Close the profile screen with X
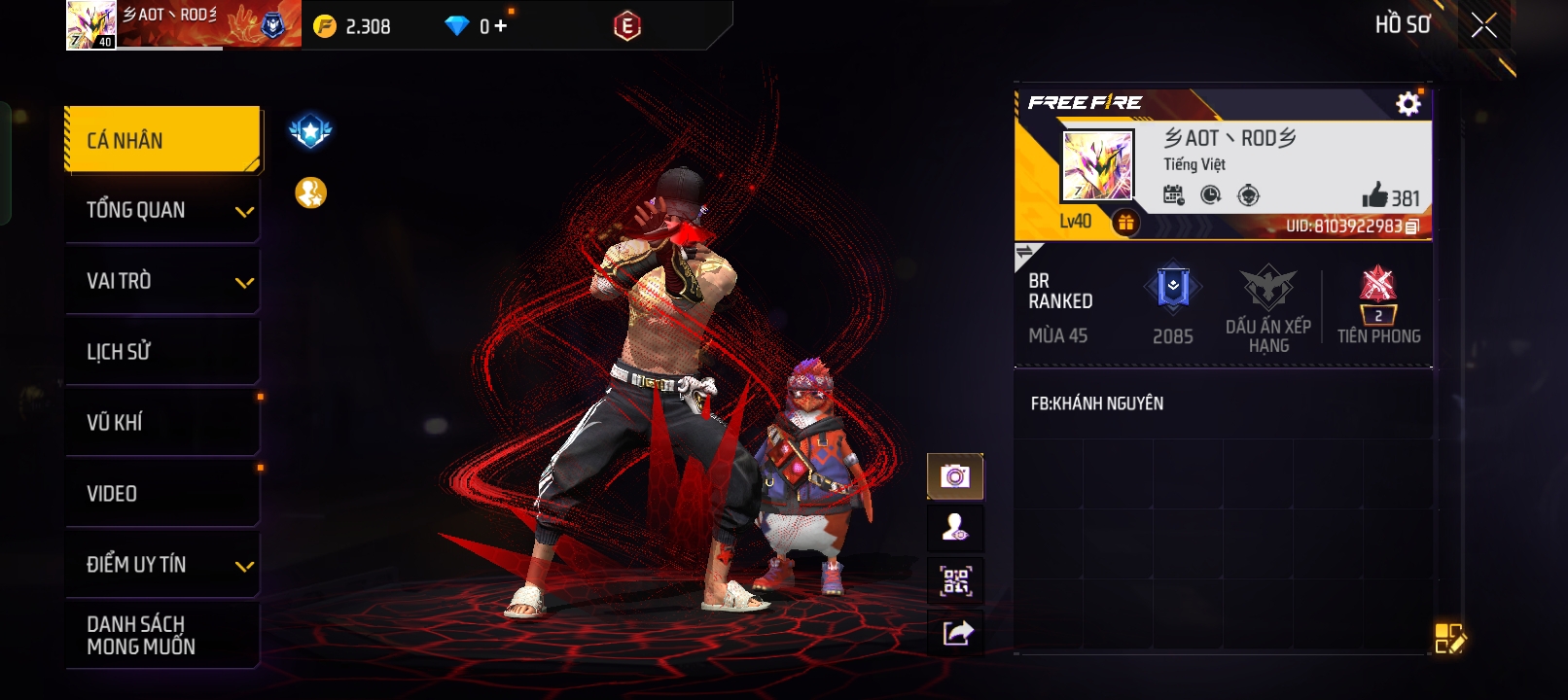1568x700 pixels. [1483, 25]
